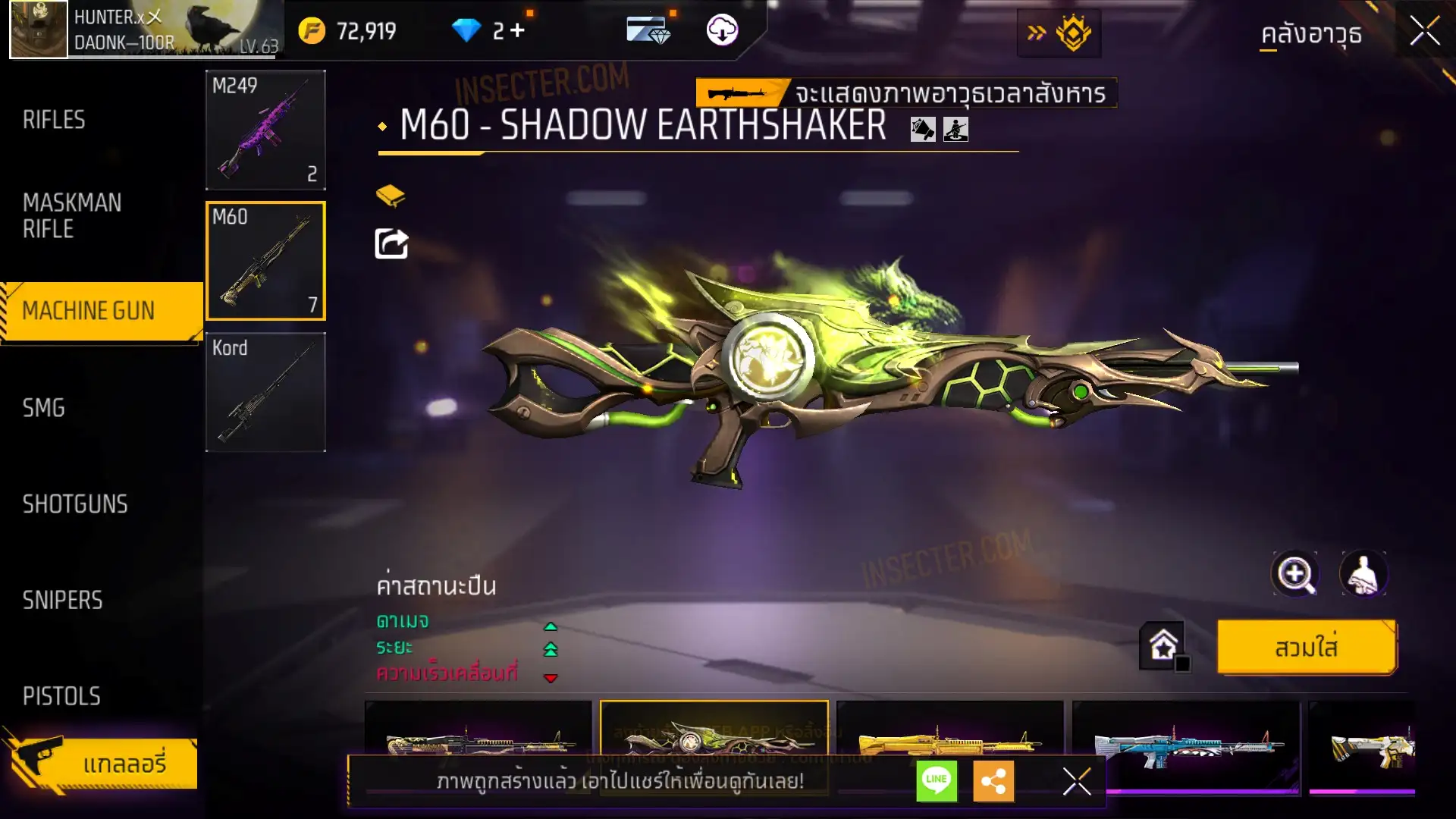Viewport: 1456px width, 819px height.
Task: Dismiss the share notification banner
Action: click(x=1076, y=780)
